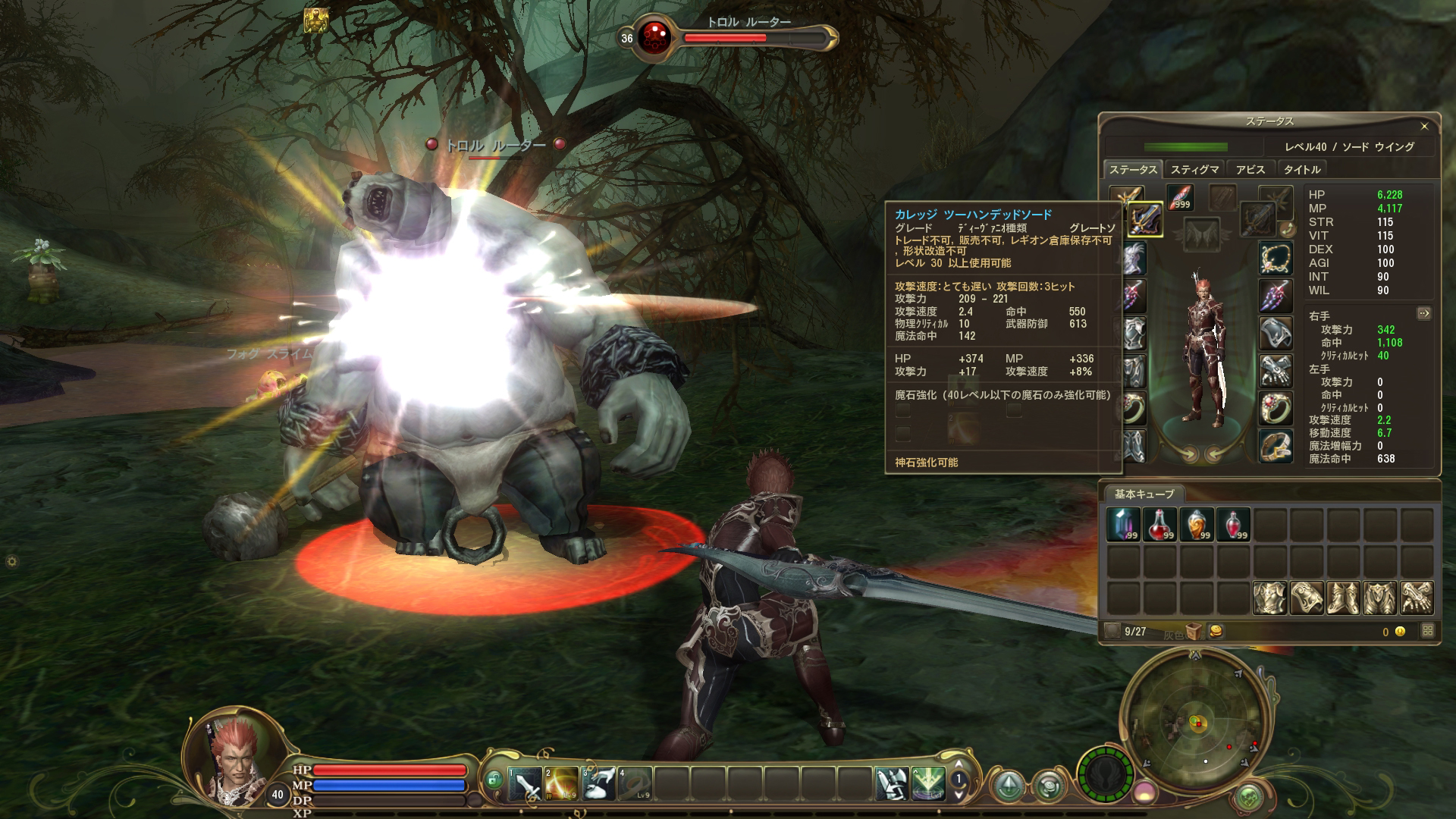
Task: Use the loot pickup skill in slot 3
Action: [598, 784]
